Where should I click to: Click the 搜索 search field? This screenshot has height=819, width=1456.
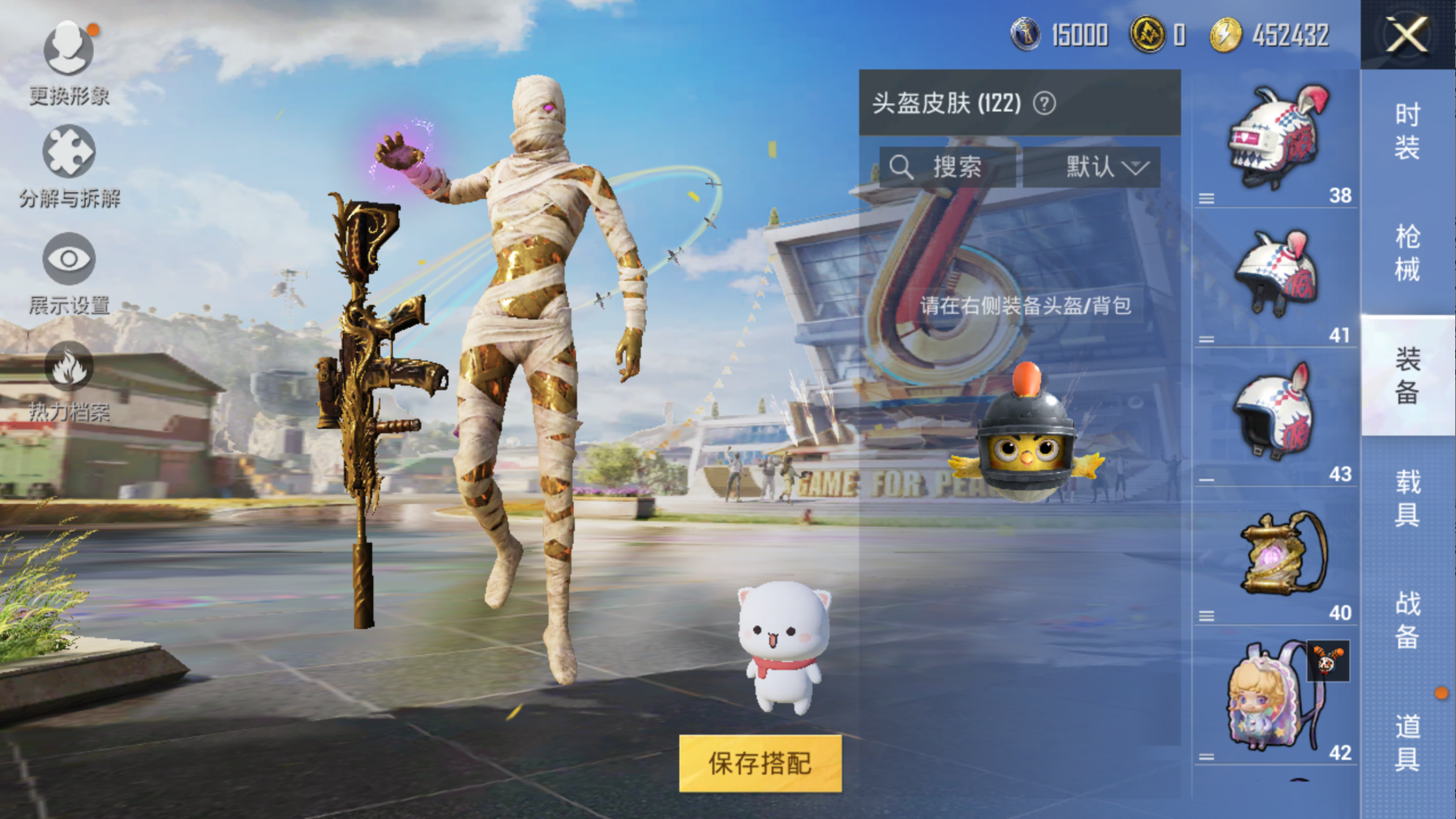947,167
